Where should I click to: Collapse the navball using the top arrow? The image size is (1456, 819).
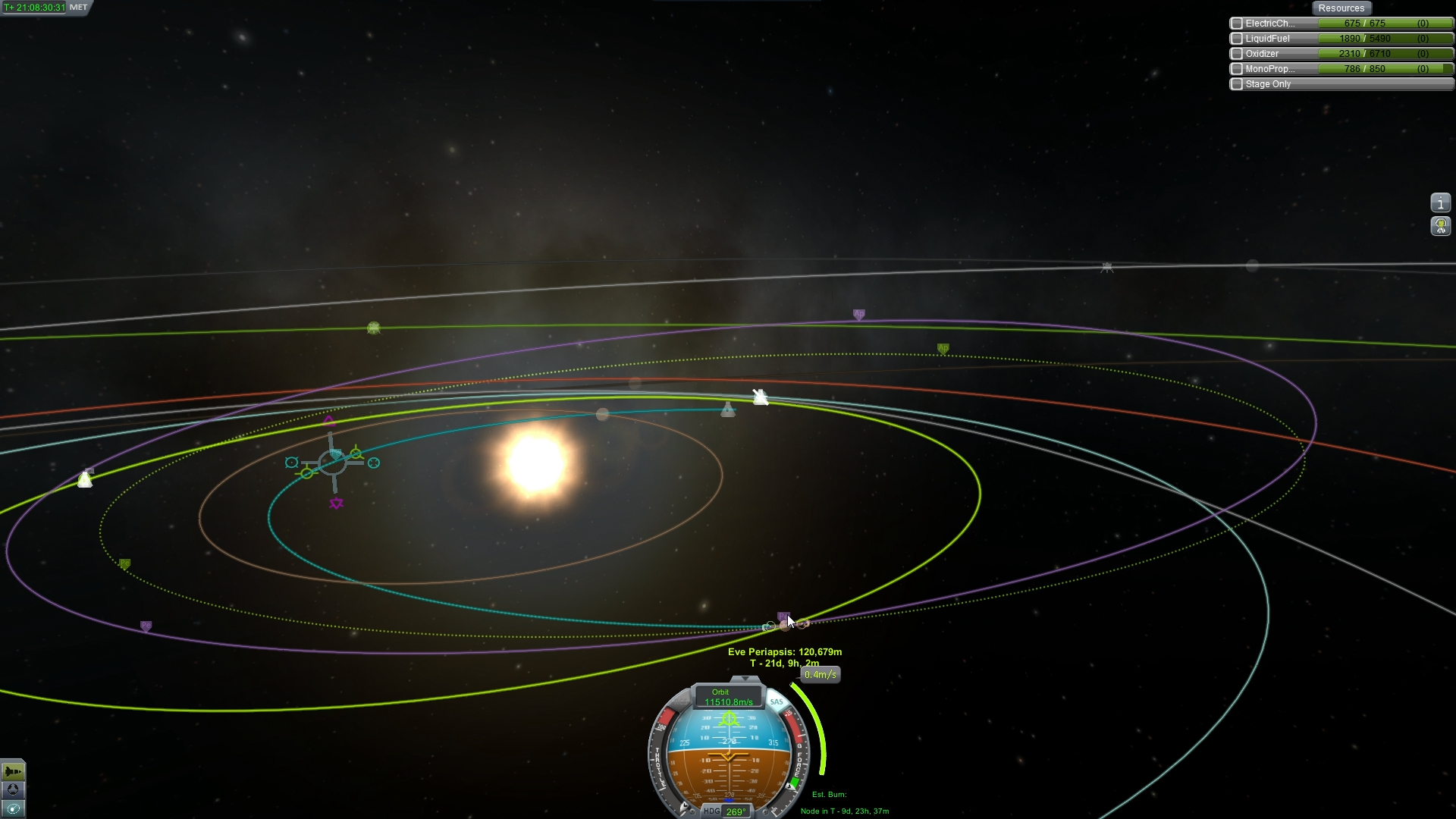pos(745,679)
